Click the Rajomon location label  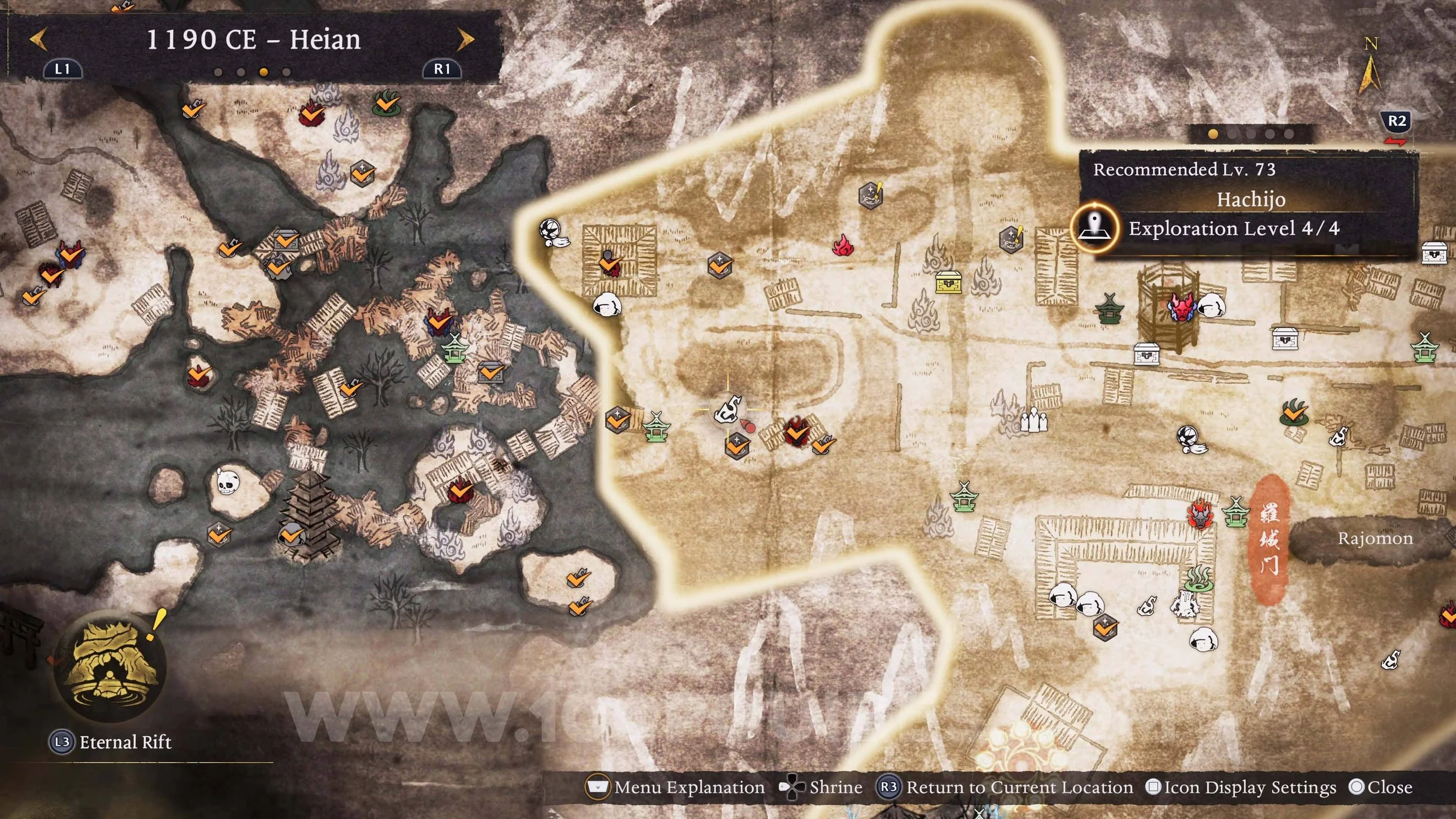[1374, 538]
